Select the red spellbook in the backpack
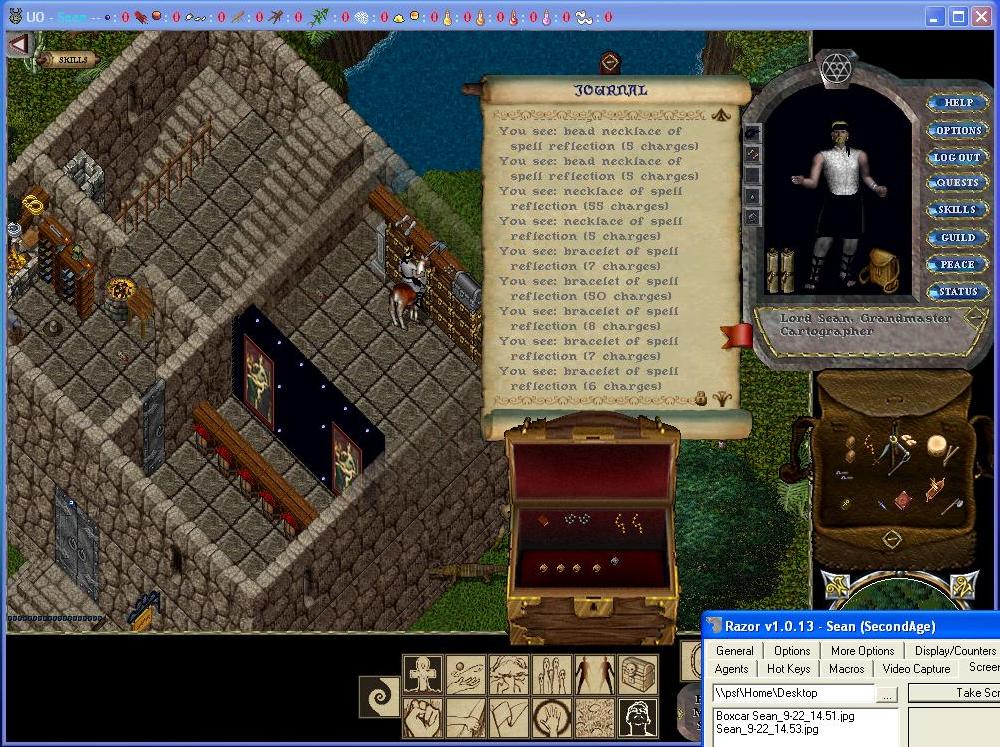 click(903, 498)
